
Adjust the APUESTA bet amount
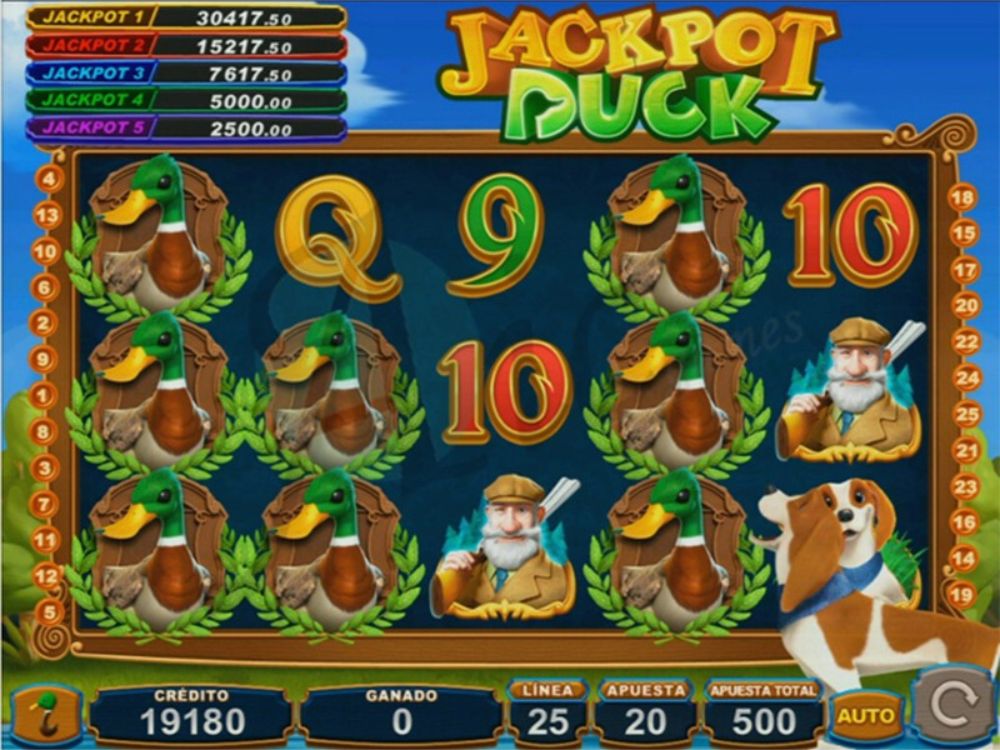(x=645, y=712)
